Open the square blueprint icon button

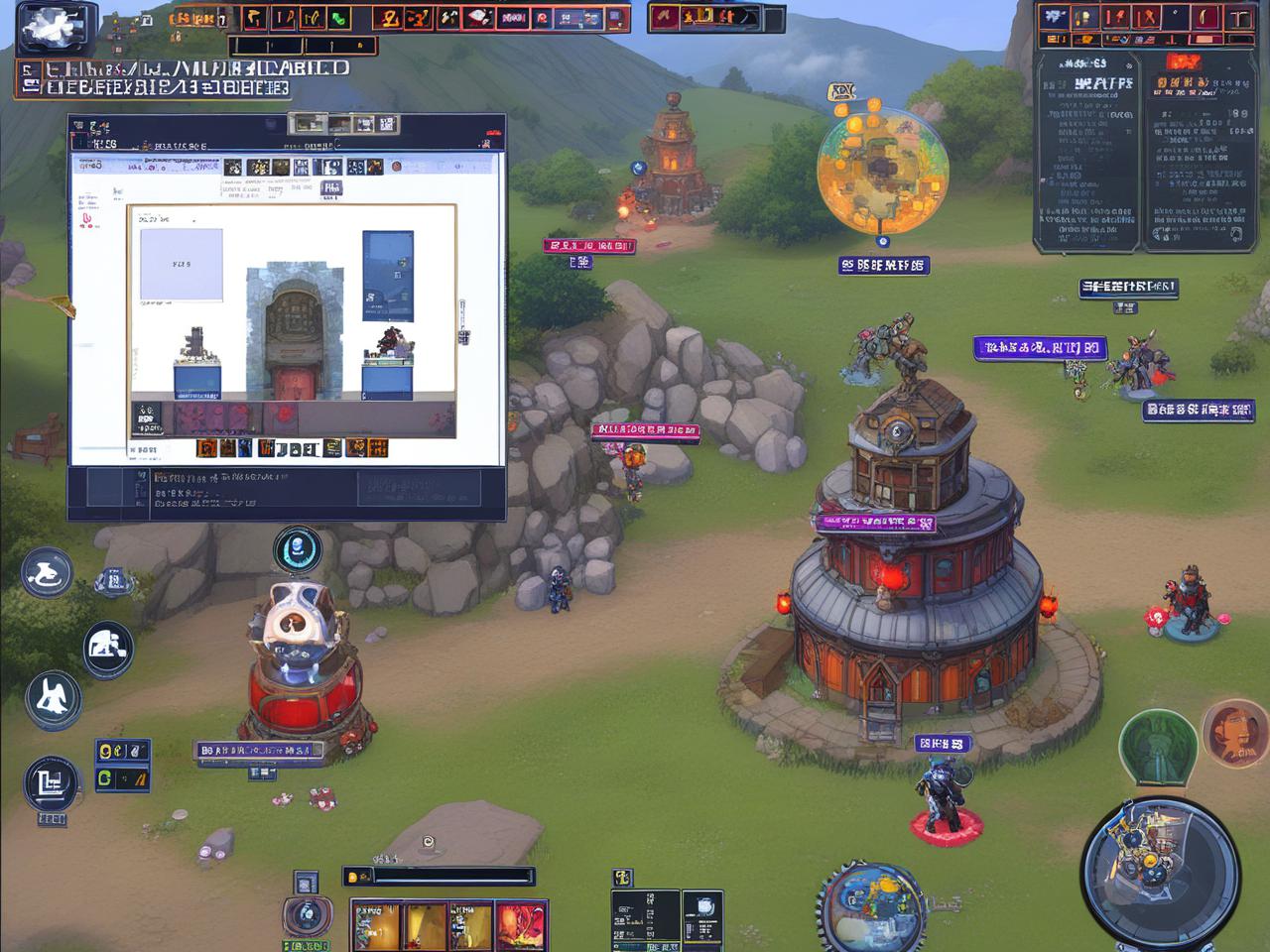tap(51, 782)
